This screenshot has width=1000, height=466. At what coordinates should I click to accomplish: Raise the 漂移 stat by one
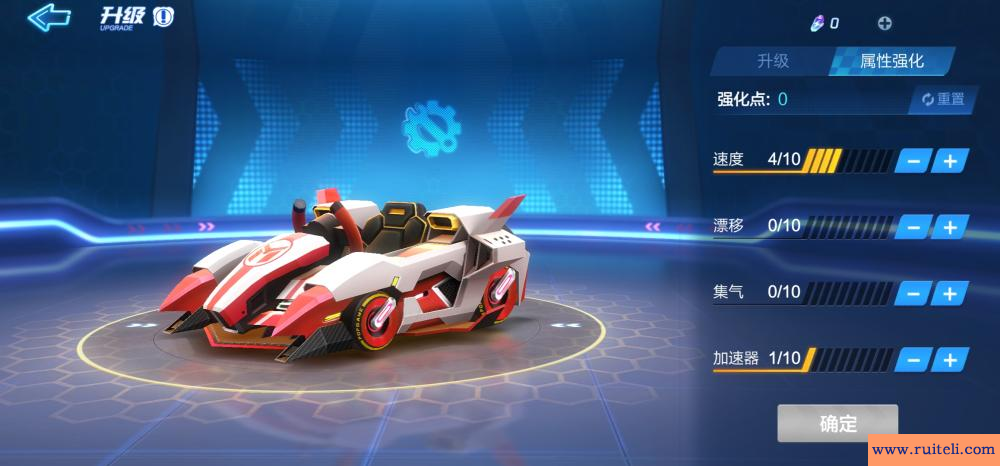click(x=950, y=226)
